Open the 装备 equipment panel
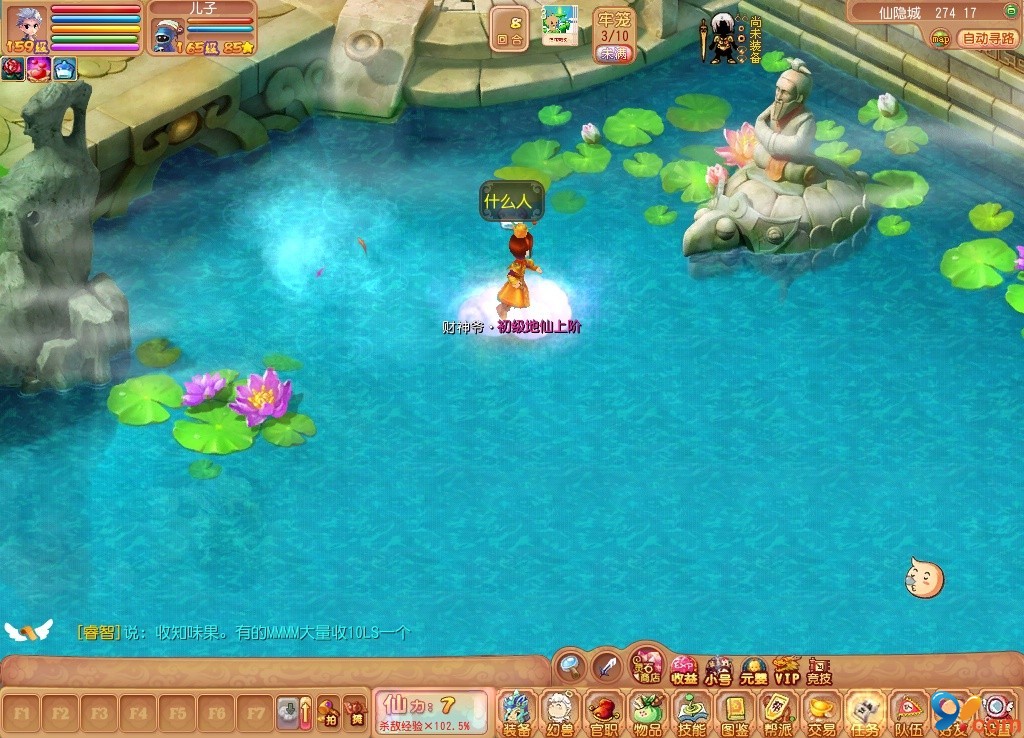 coord(516,712)
